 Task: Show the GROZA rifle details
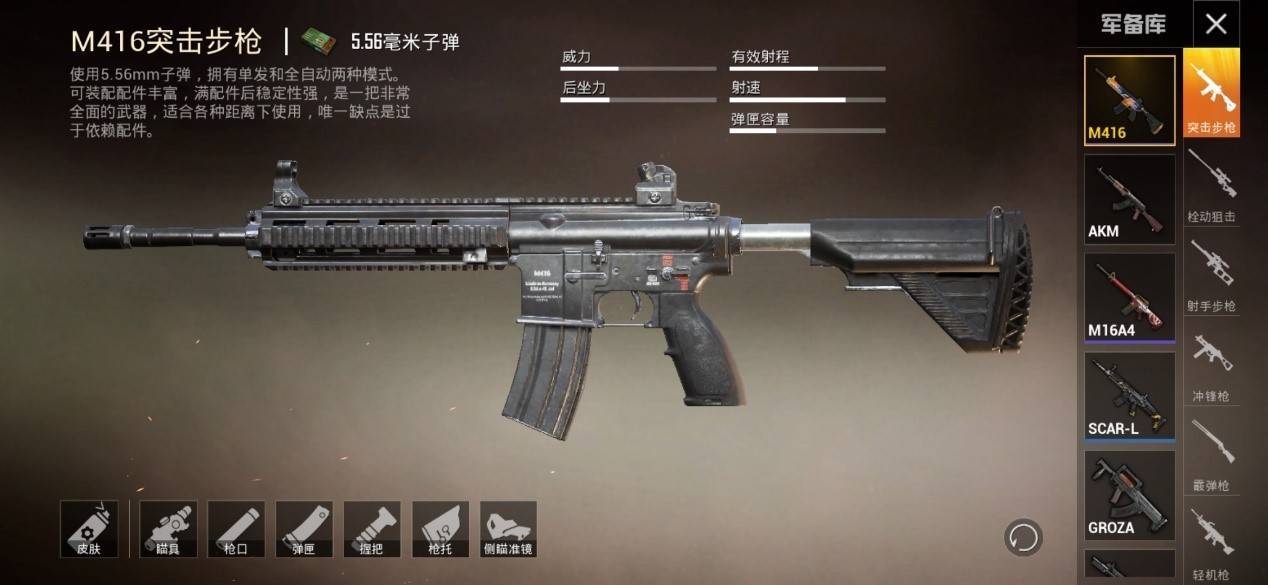[1130, 494]
